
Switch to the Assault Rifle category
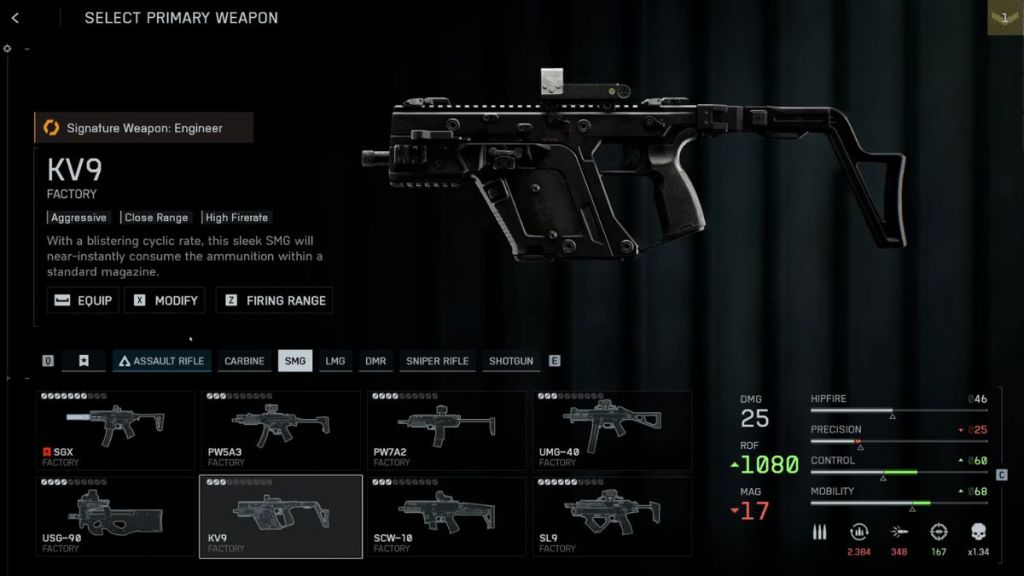click(161, 361)
